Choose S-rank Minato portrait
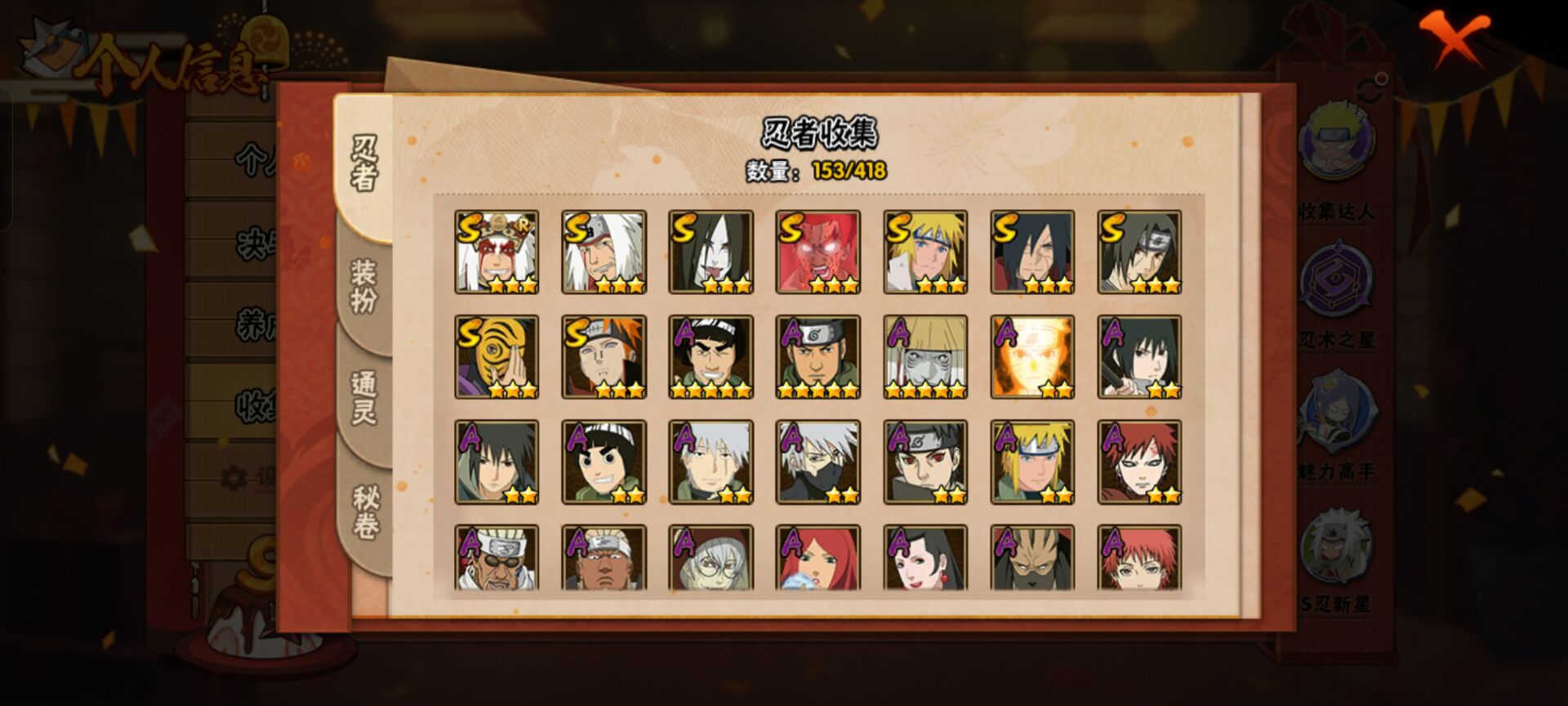The image size is (1568, 706). point(925,252)
